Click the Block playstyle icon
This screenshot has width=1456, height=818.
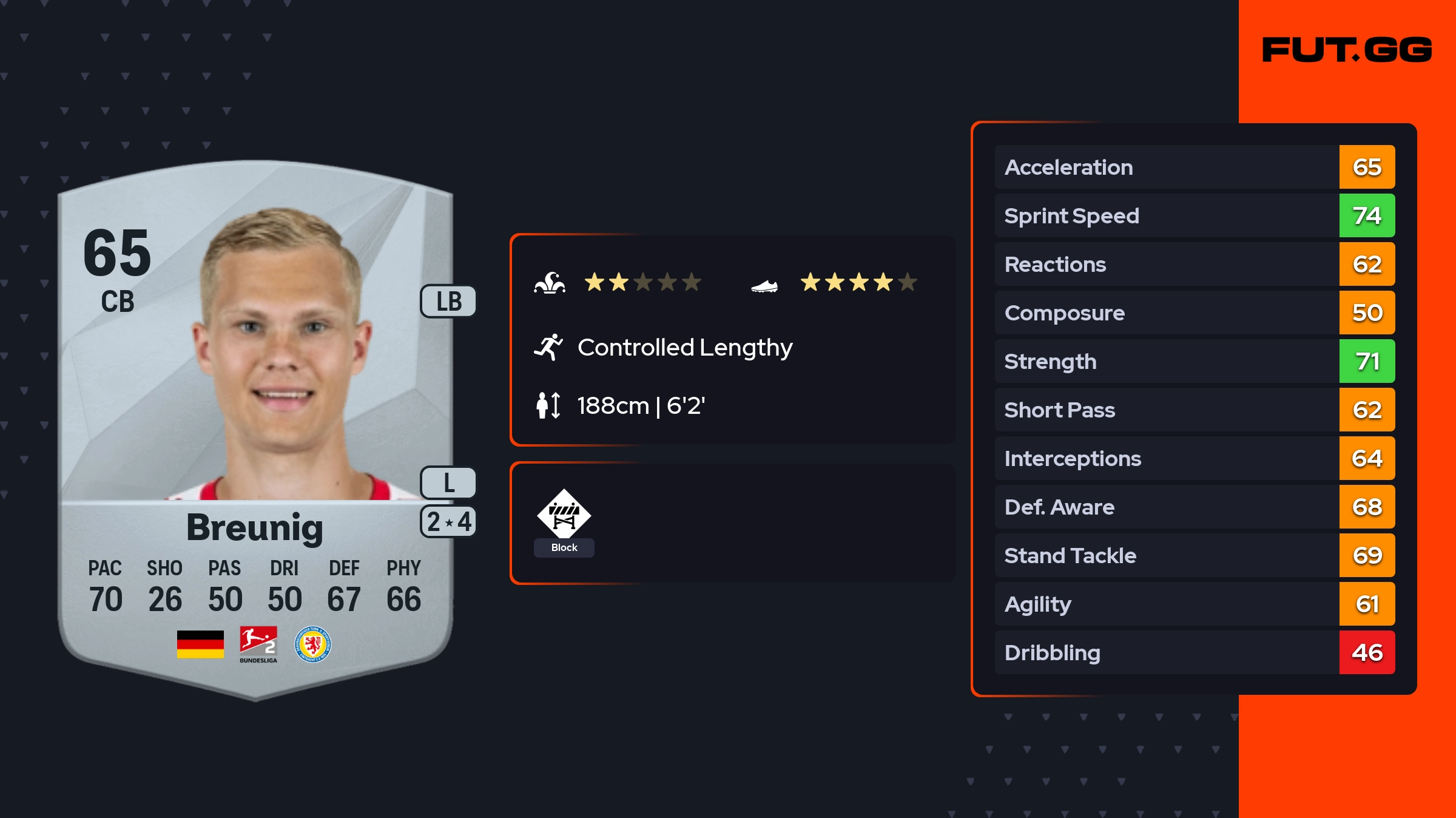pos(564,515)
